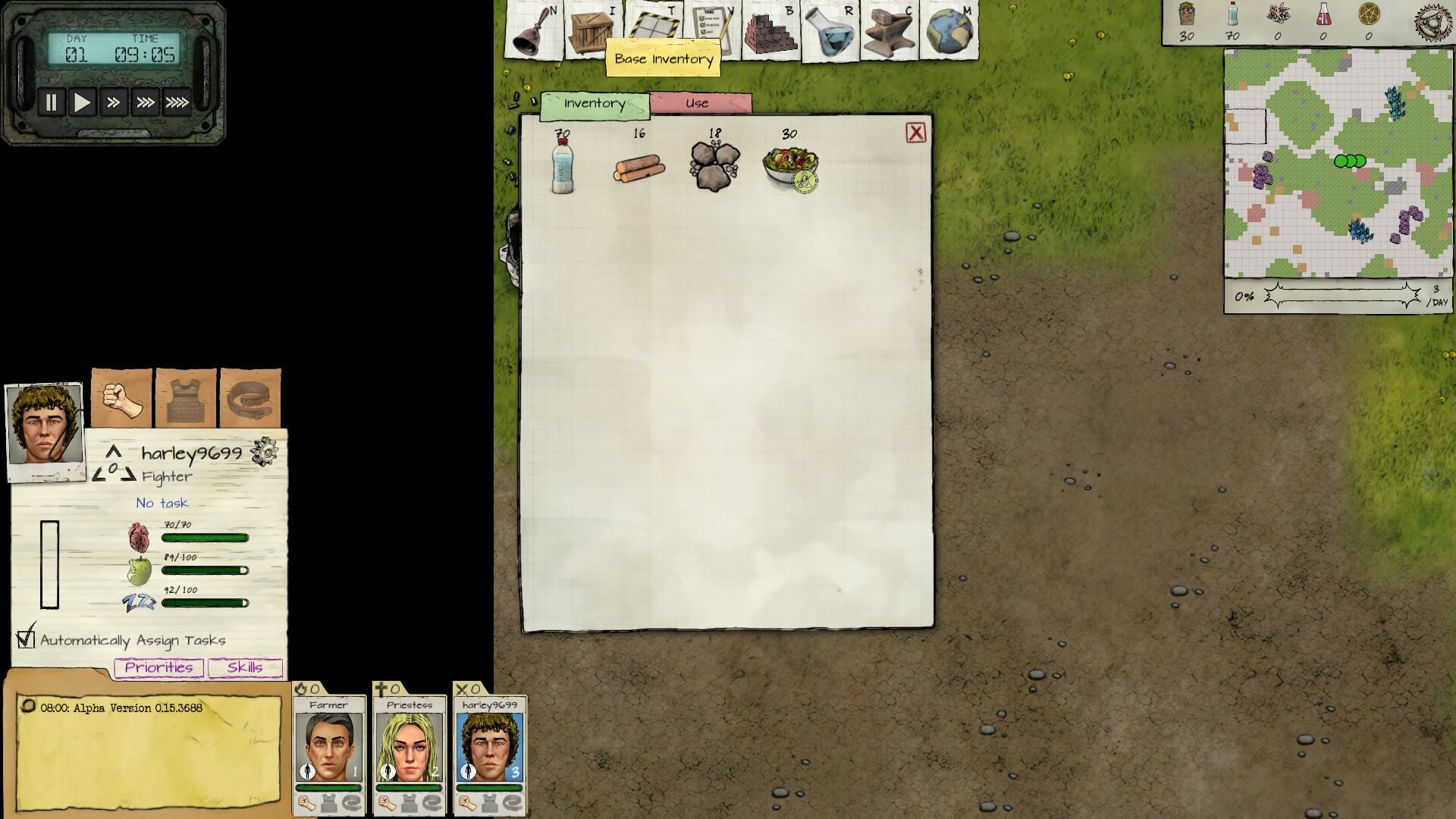1456x819 pixels.
Task: Close the Base Inventory window
Action: click(x=915, y=133)
